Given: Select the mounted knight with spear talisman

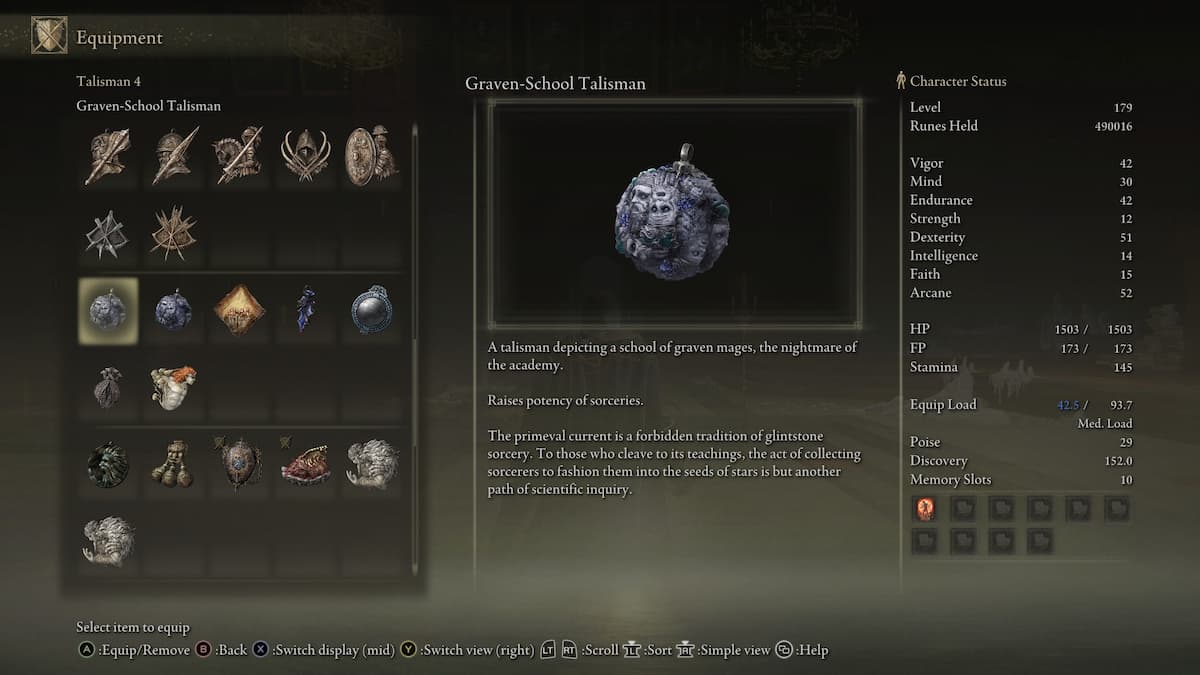Looking at the screenshot, I should 239,156.
